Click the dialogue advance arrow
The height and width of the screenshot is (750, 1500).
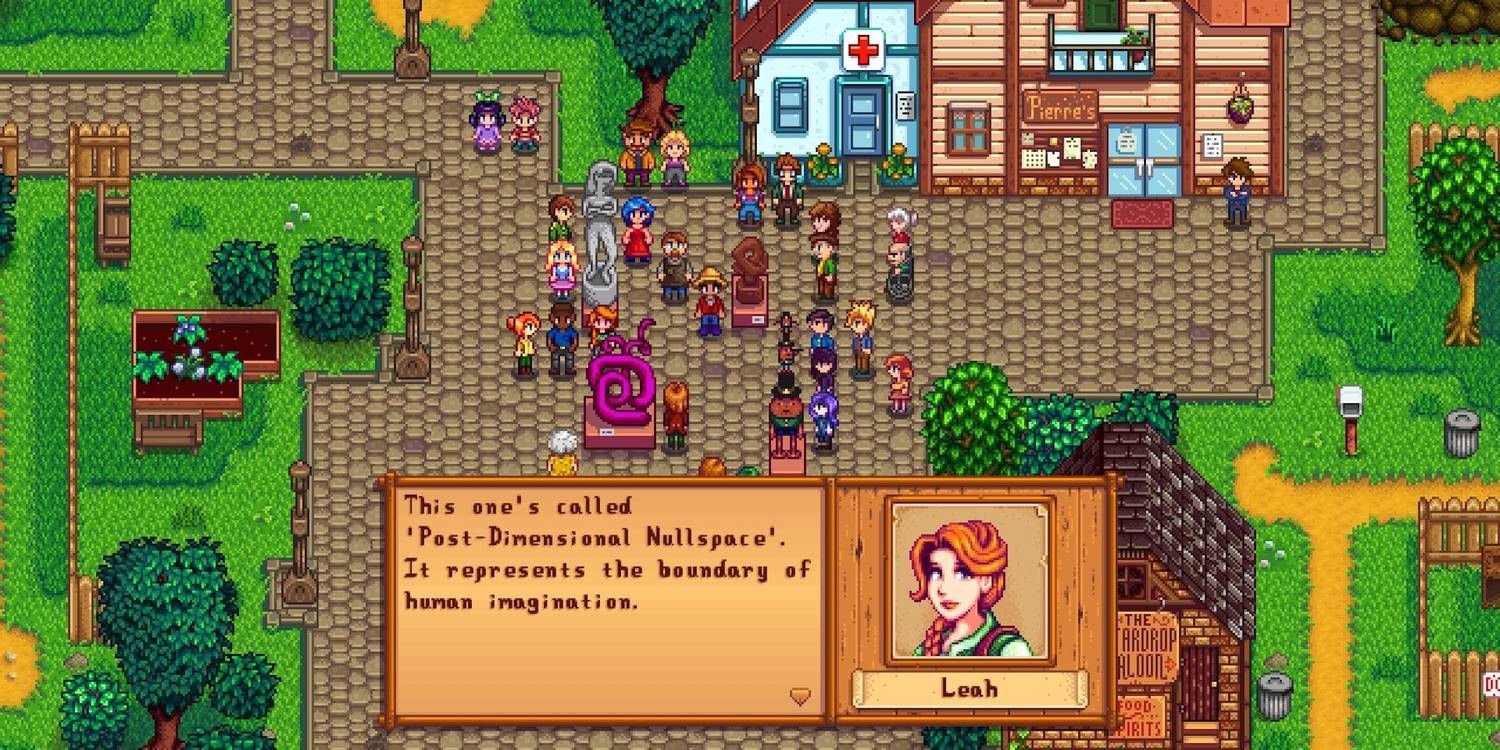pyautogui.click(x=800, y=696)
